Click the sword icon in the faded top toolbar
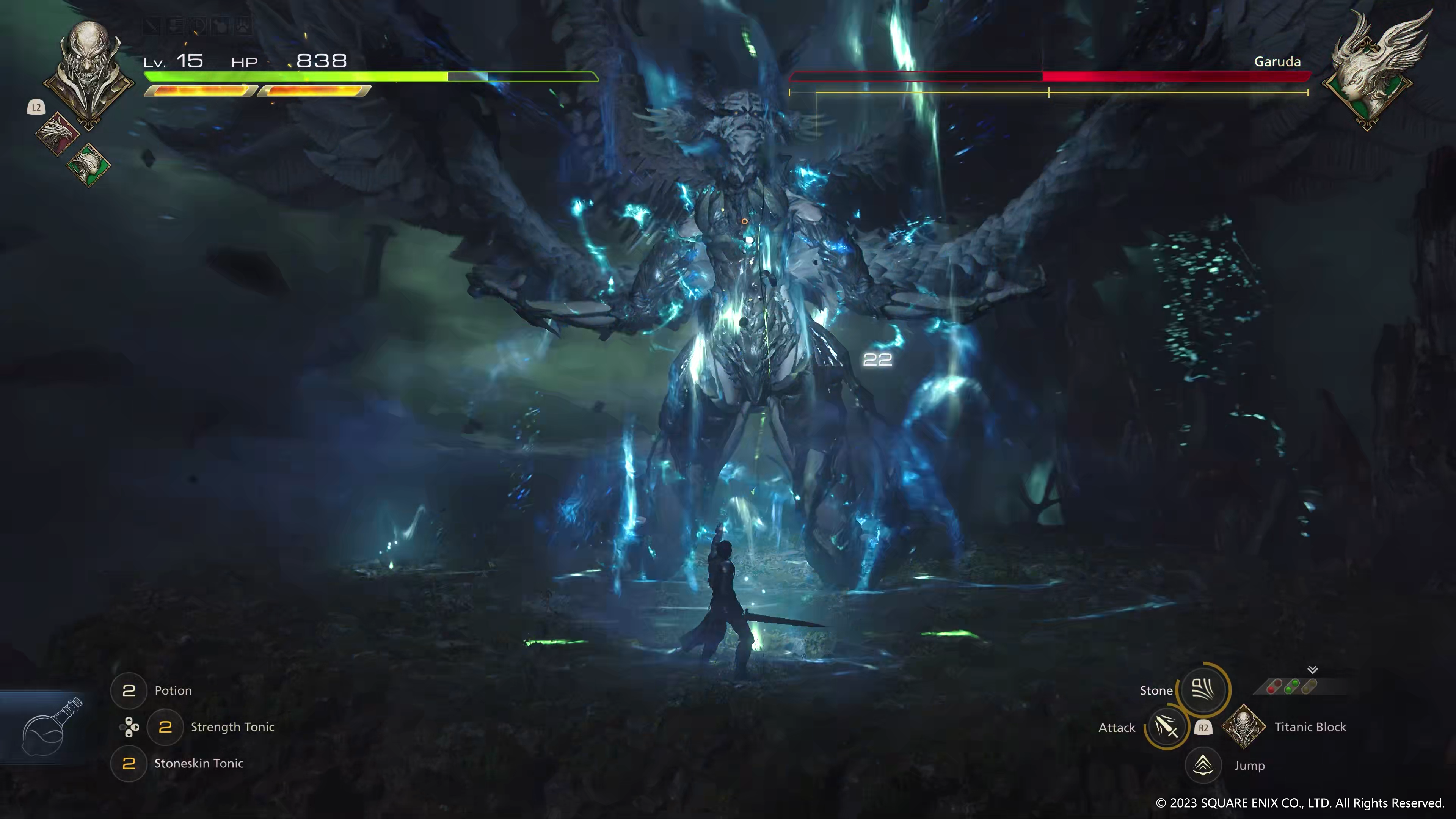The width and height of the screenshot is (1456, 819). [152, 25]
